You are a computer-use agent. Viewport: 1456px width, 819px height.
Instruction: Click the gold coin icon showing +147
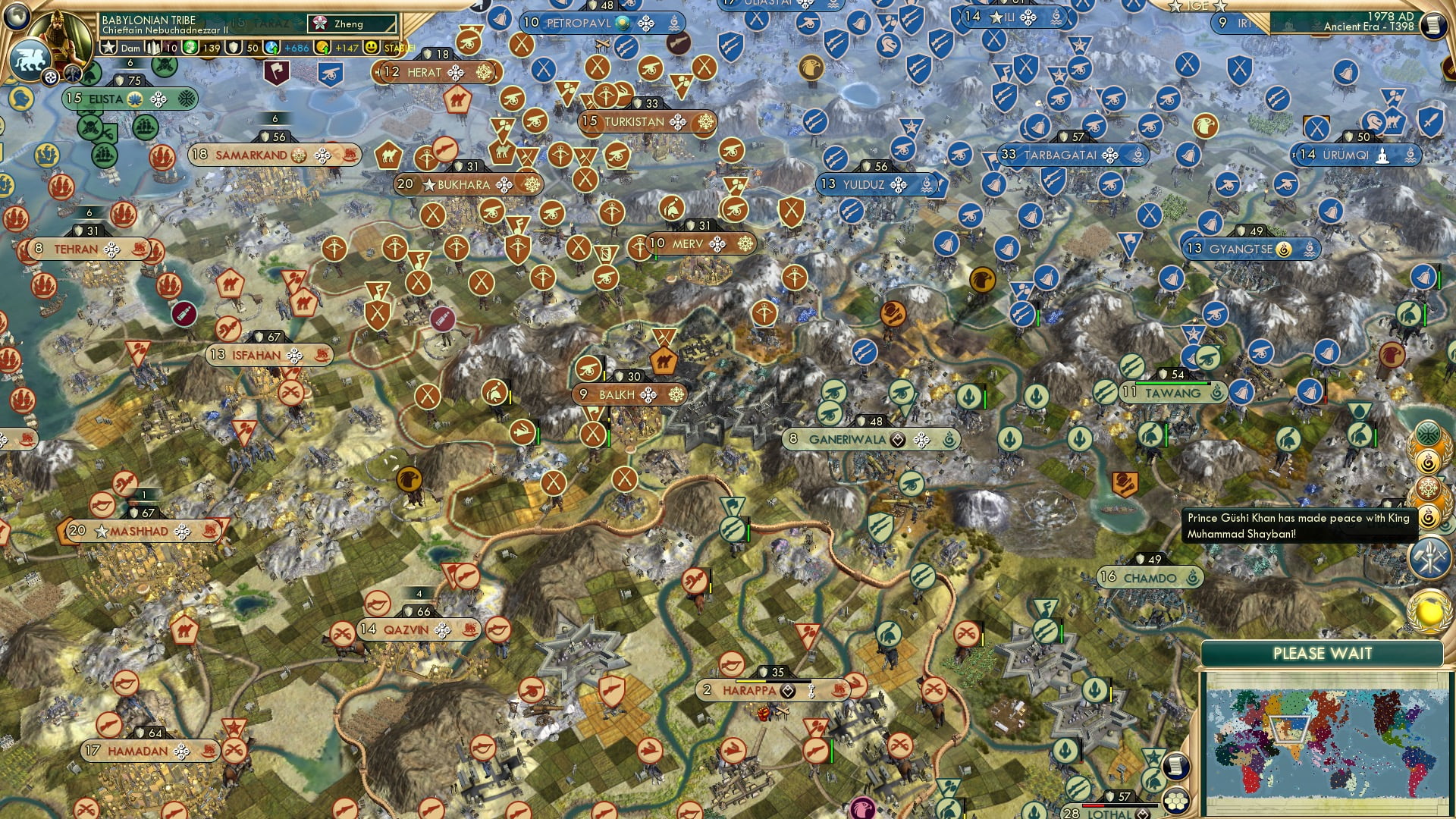coord(324,46)
